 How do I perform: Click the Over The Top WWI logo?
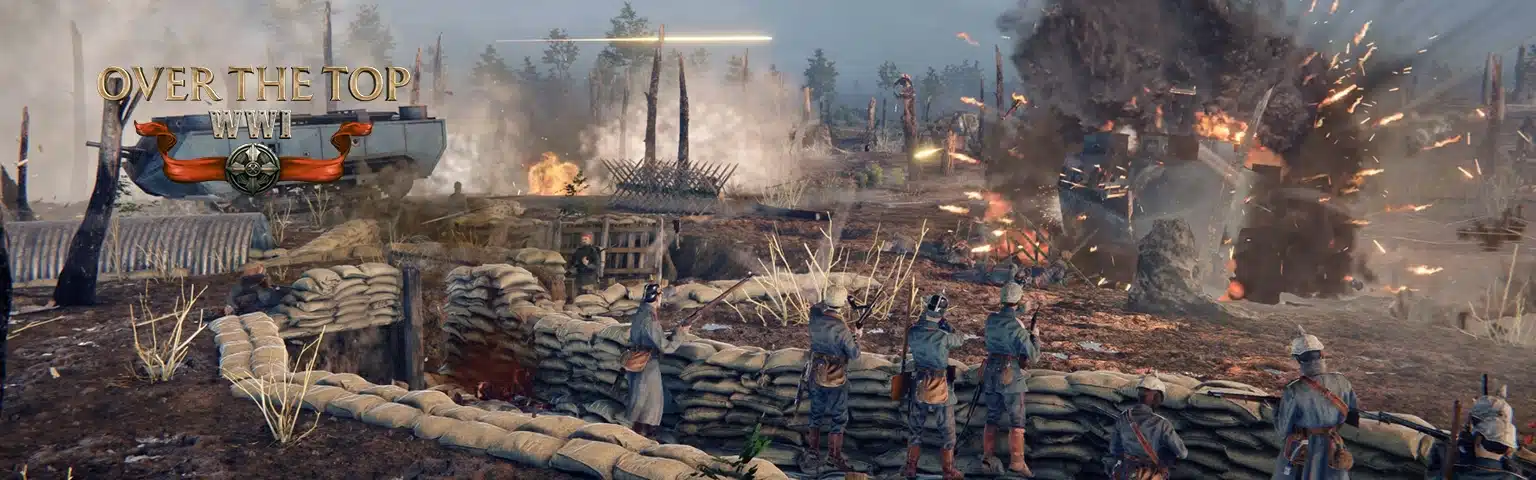[x=253, y=127]
